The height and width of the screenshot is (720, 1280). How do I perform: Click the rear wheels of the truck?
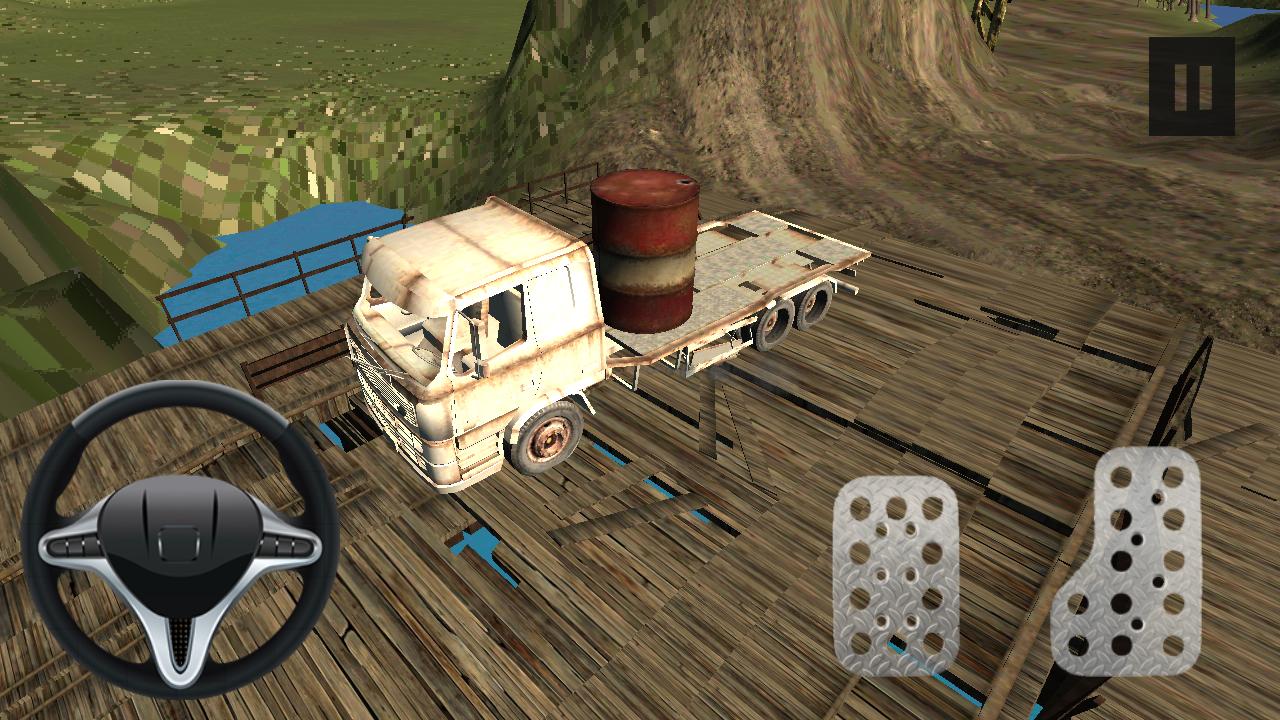790,315
